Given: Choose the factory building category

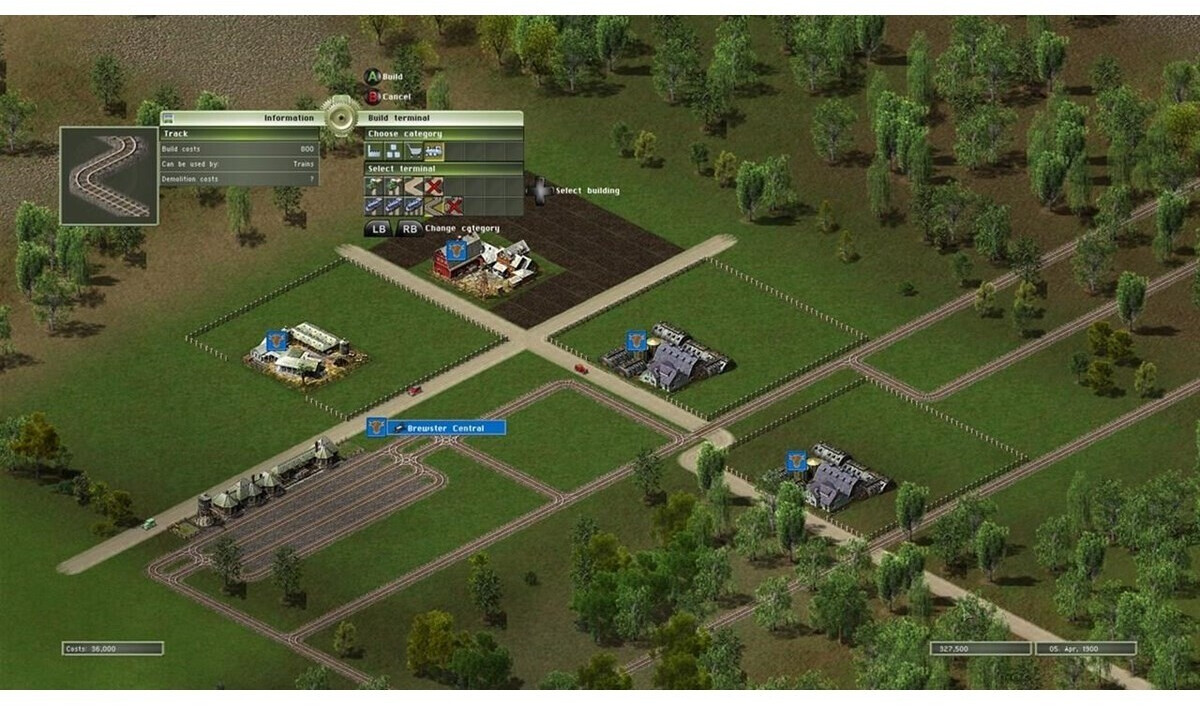Looking at the screenshot, I should click(x=374, y=152).
